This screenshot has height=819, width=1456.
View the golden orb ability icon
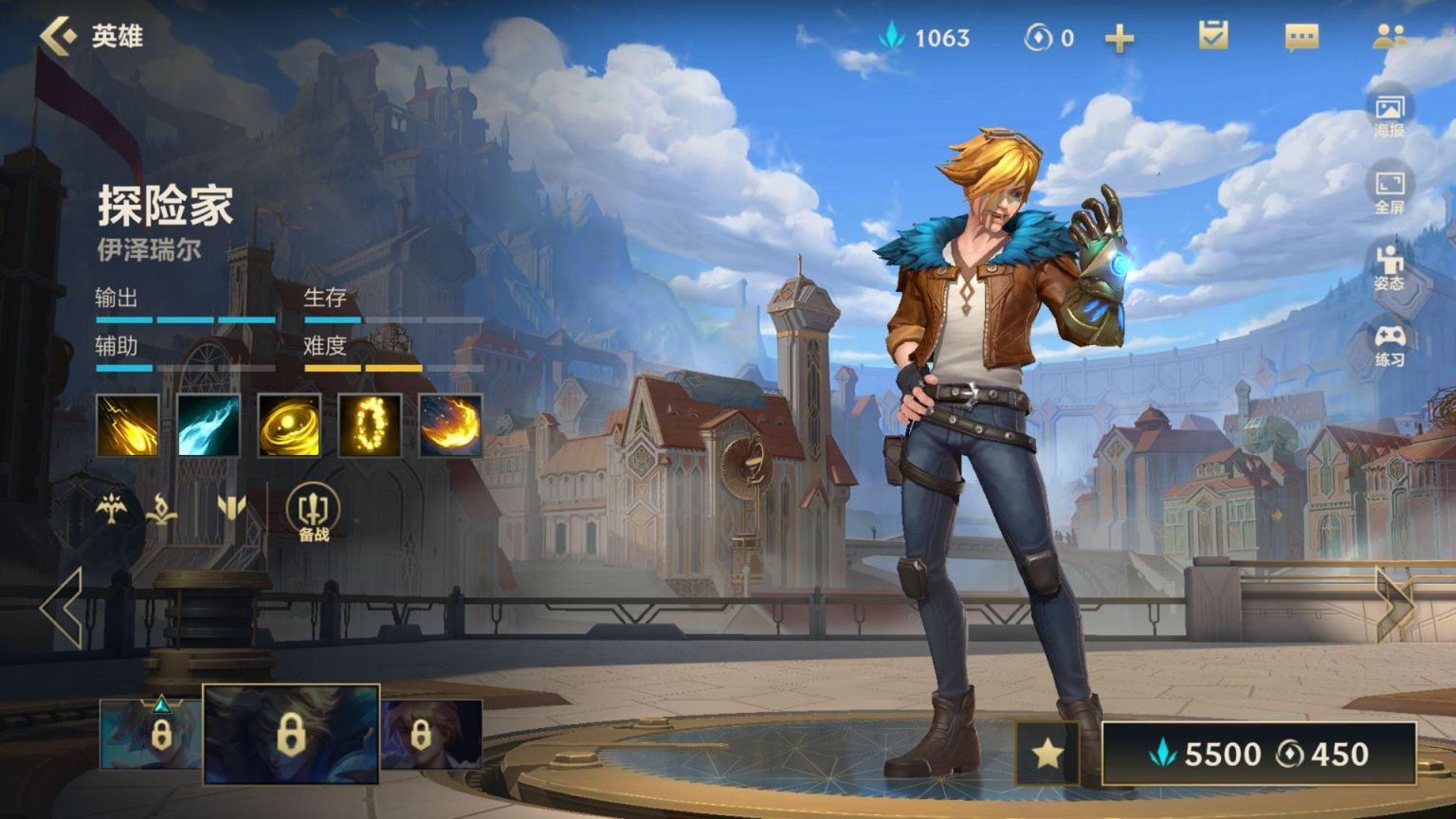pos(289,426)
